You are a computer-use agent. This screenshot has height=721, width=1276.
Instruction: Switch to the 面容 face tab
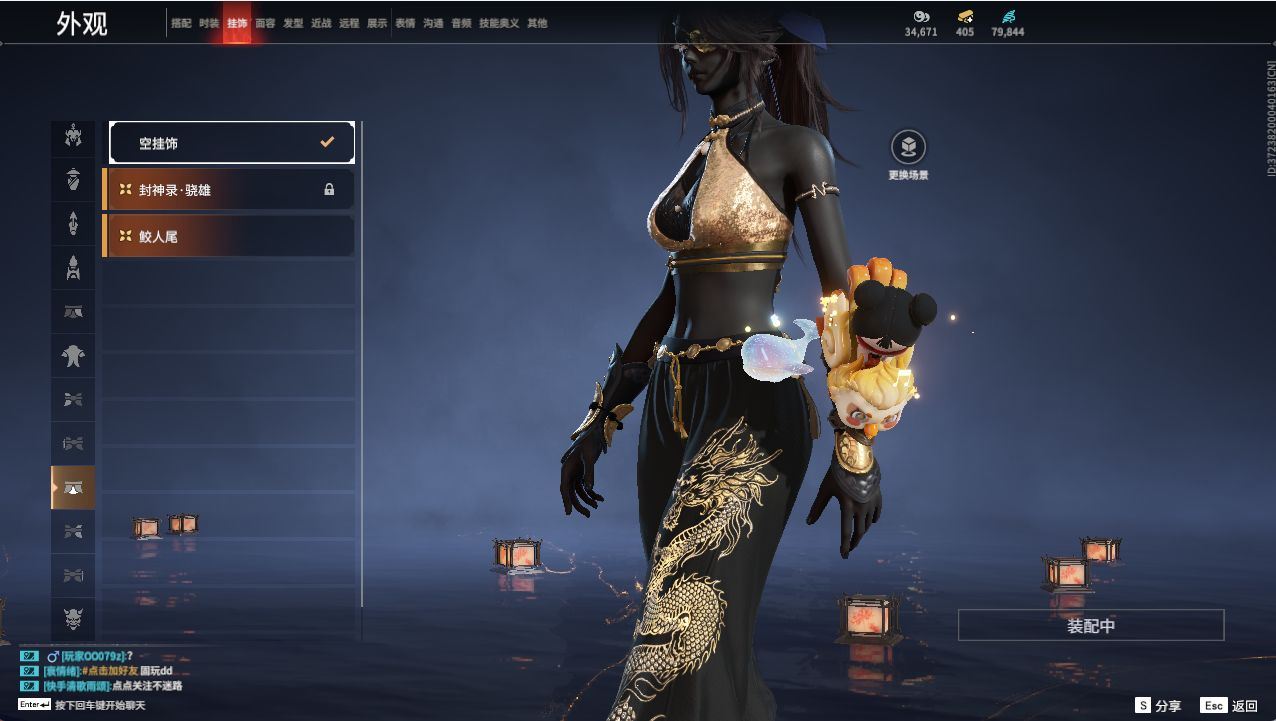265,23
